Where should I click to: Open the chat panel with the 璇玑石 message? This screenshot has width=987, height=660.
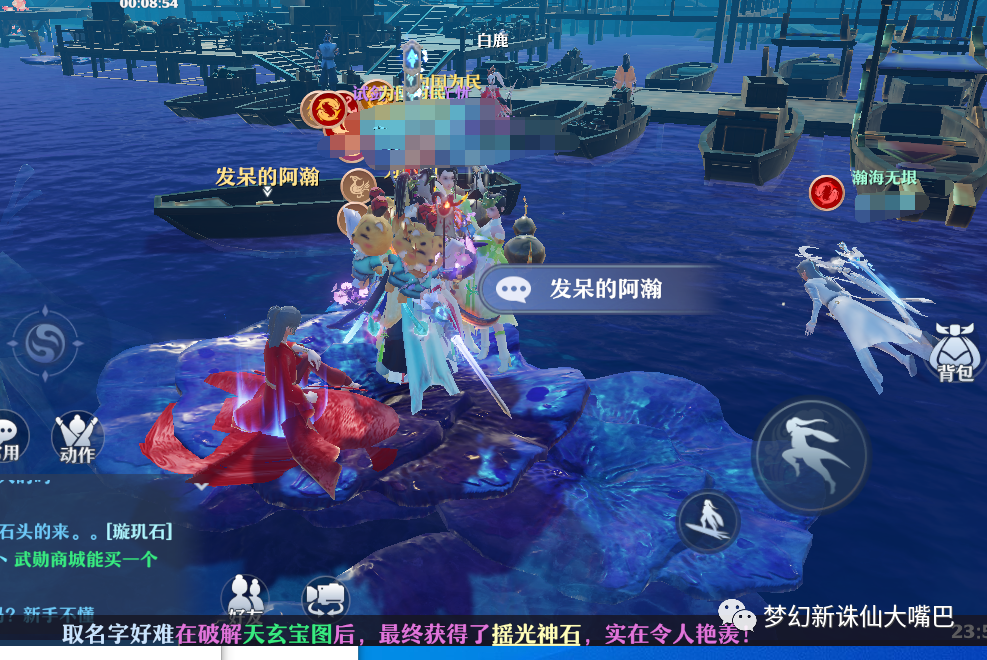click(90, 530)
